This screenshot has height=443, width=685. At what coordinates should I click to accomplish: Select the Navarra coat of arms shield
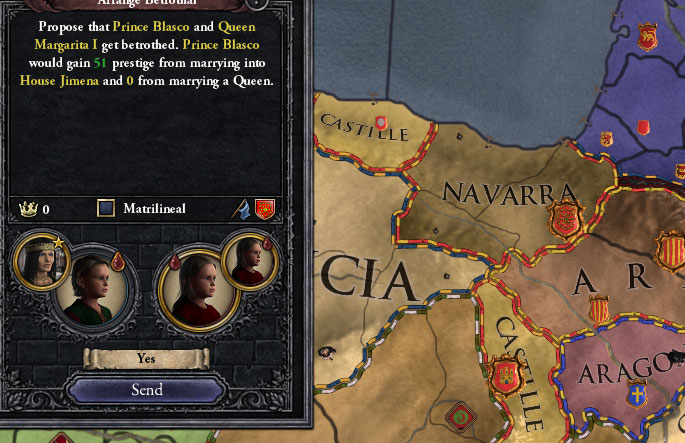point(566,218)
